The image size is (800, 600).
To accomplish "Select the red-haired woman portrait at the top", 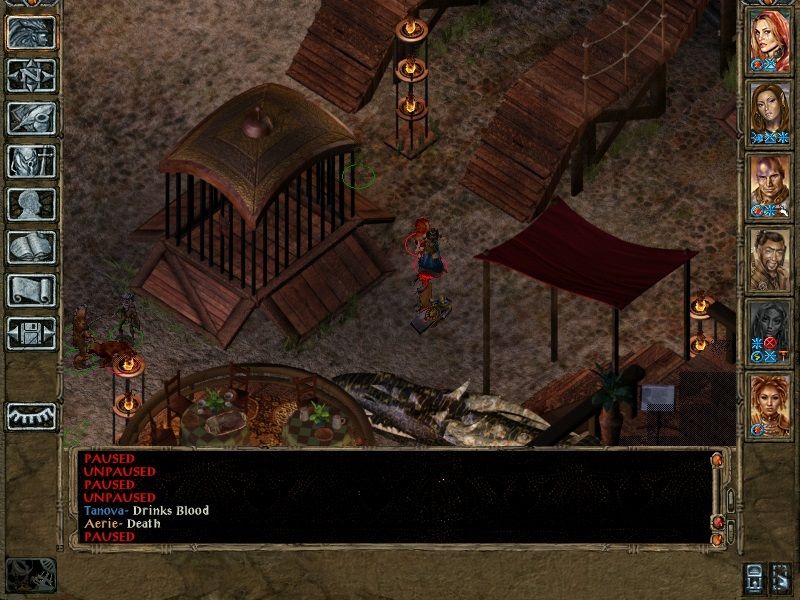I will coord(769,40).
